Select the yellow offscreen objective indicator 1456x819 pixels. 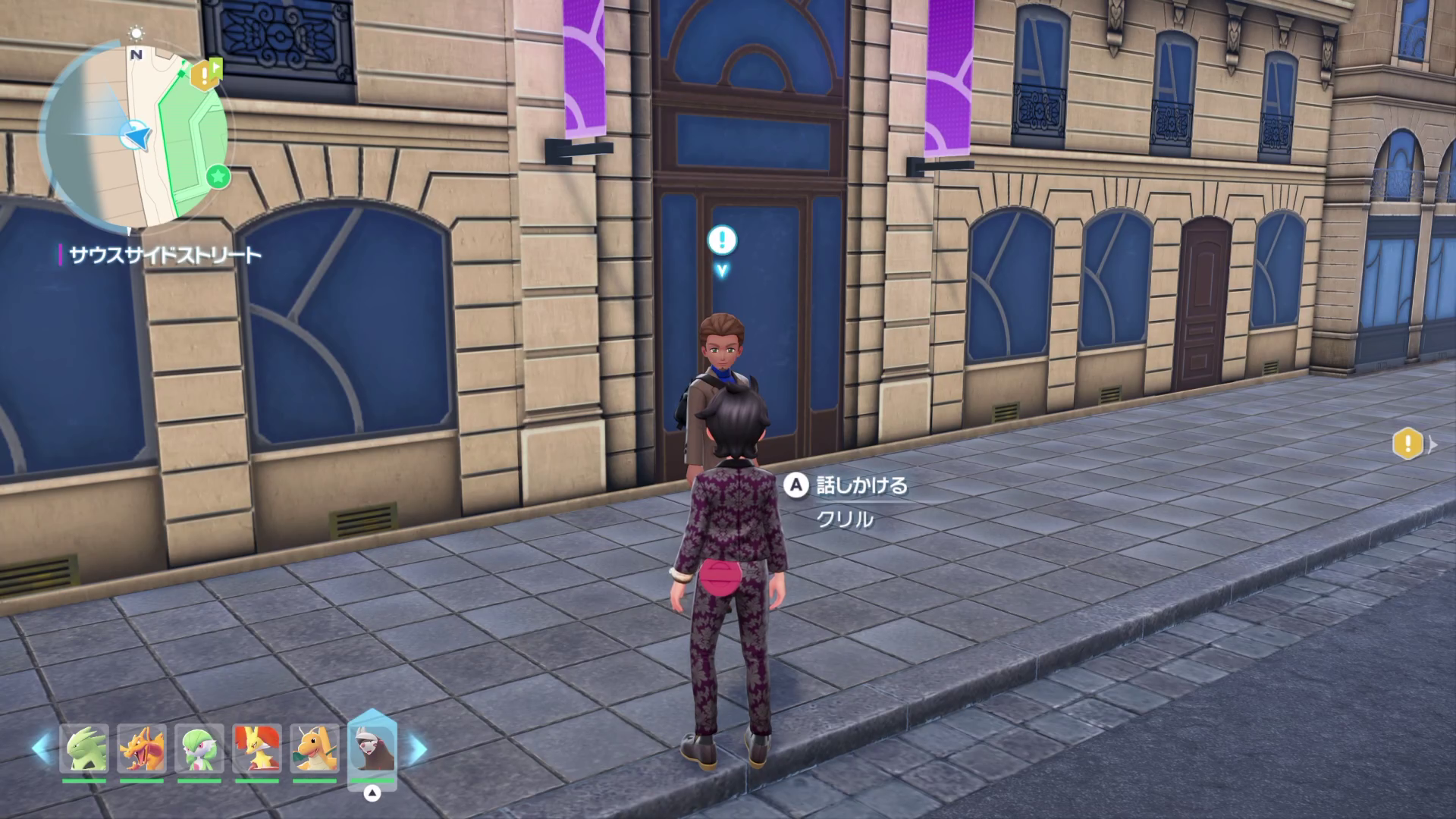pos(1408,444)
